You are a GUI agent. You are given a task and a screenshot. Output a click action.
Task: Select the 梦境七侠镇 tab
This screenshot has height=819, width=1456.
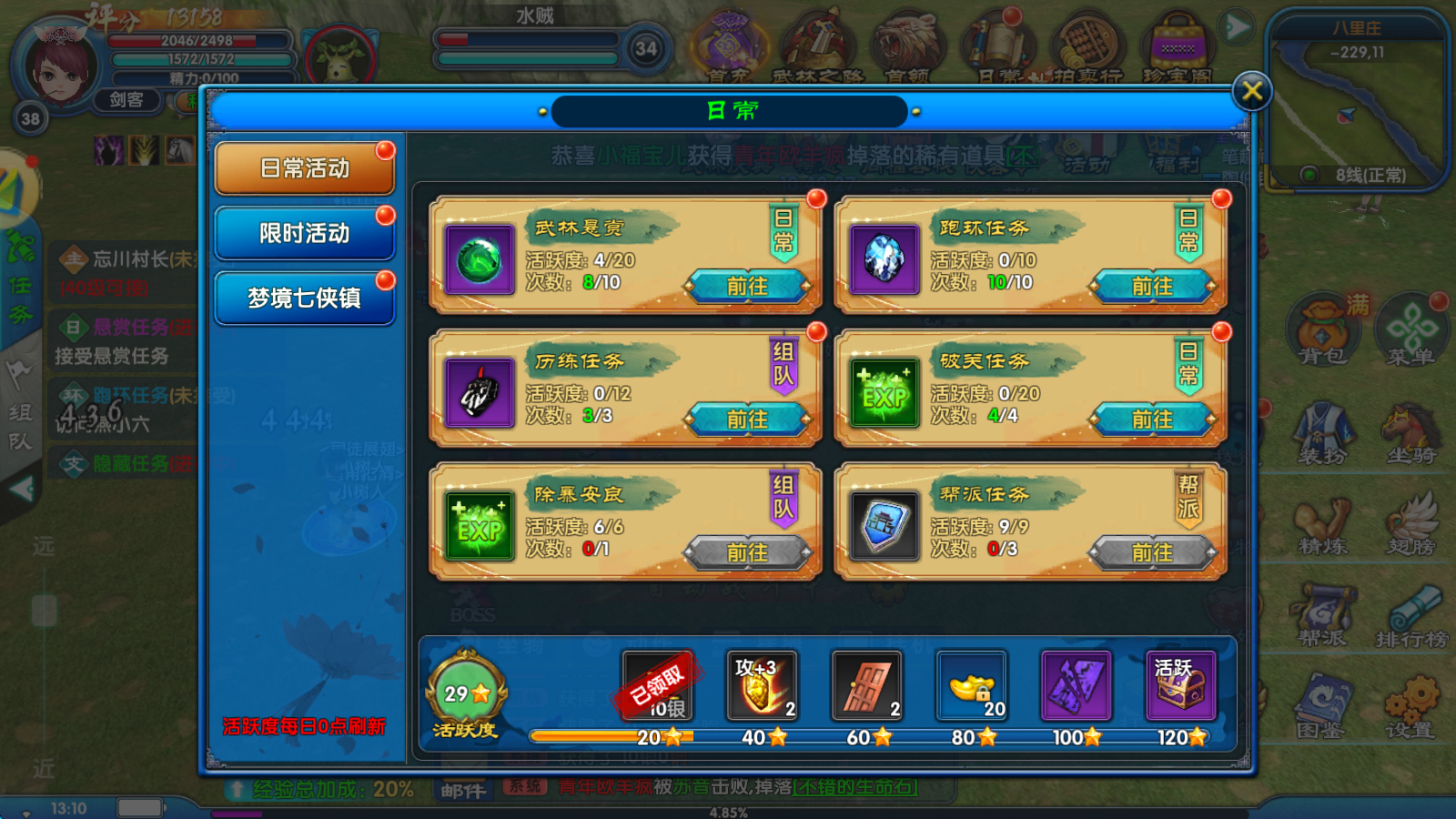[305, 298]
